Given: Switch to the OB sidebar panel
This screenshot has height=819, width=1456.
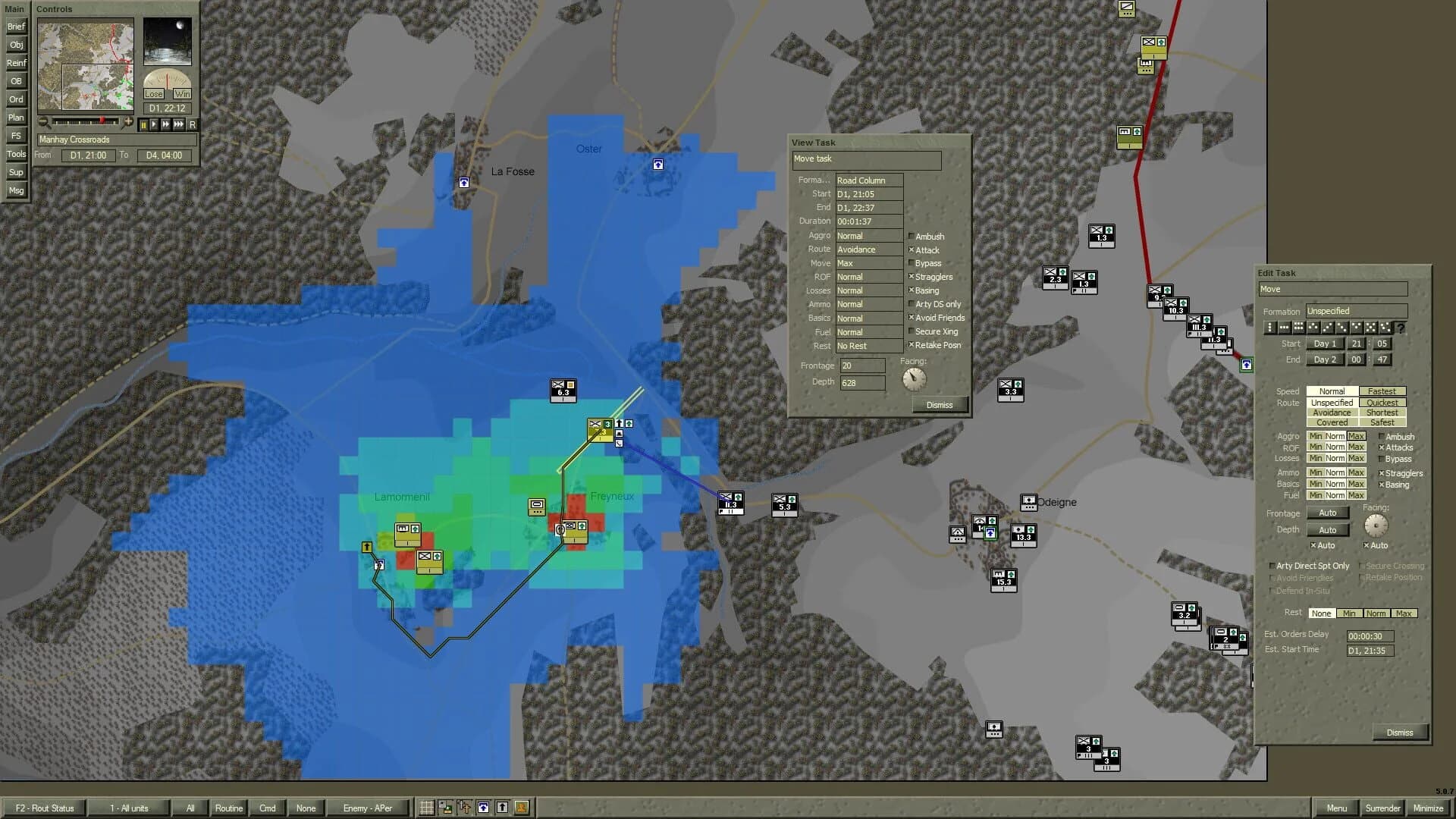Looking at the screenshot, I should [16, 81].
